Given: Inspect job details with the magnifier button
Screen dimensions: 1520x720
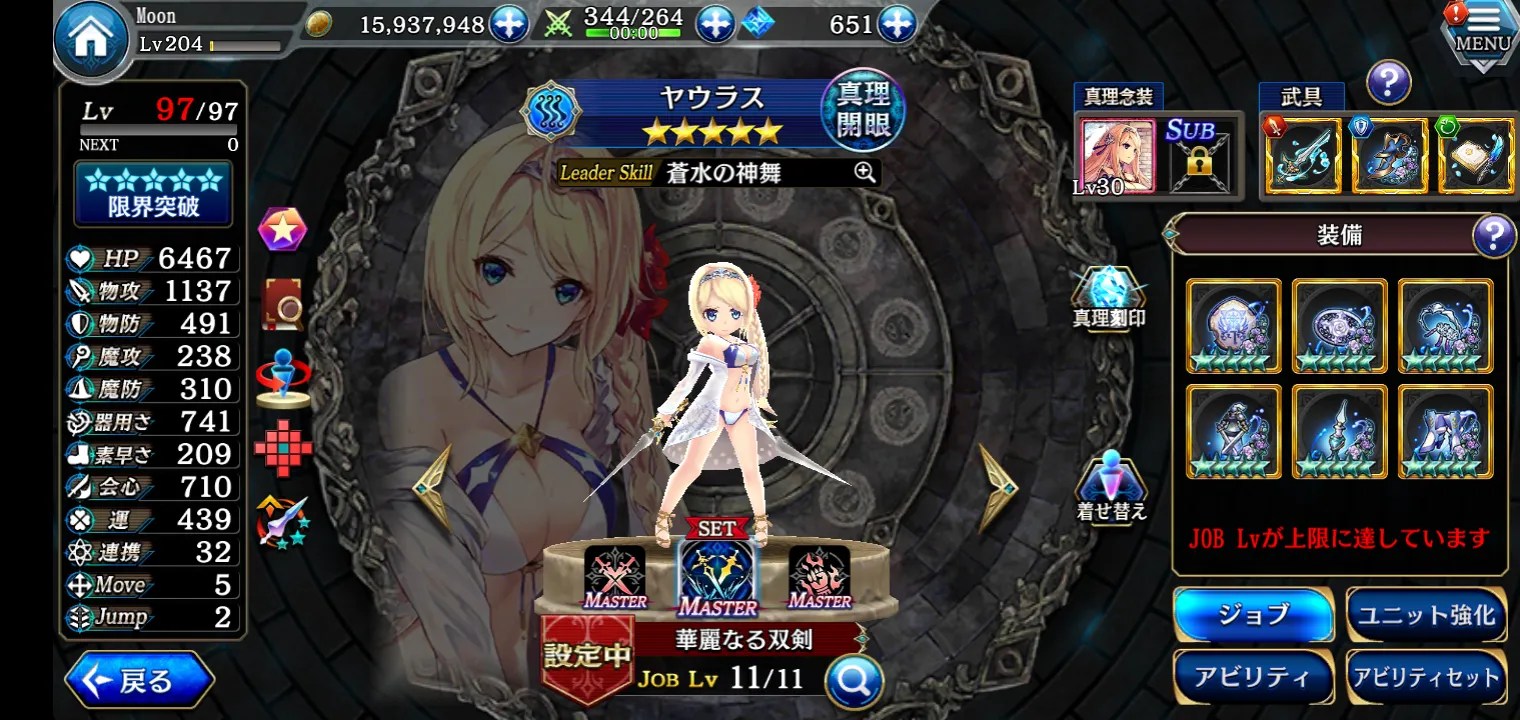Looking at the screenshot, I should coord(855,681).
